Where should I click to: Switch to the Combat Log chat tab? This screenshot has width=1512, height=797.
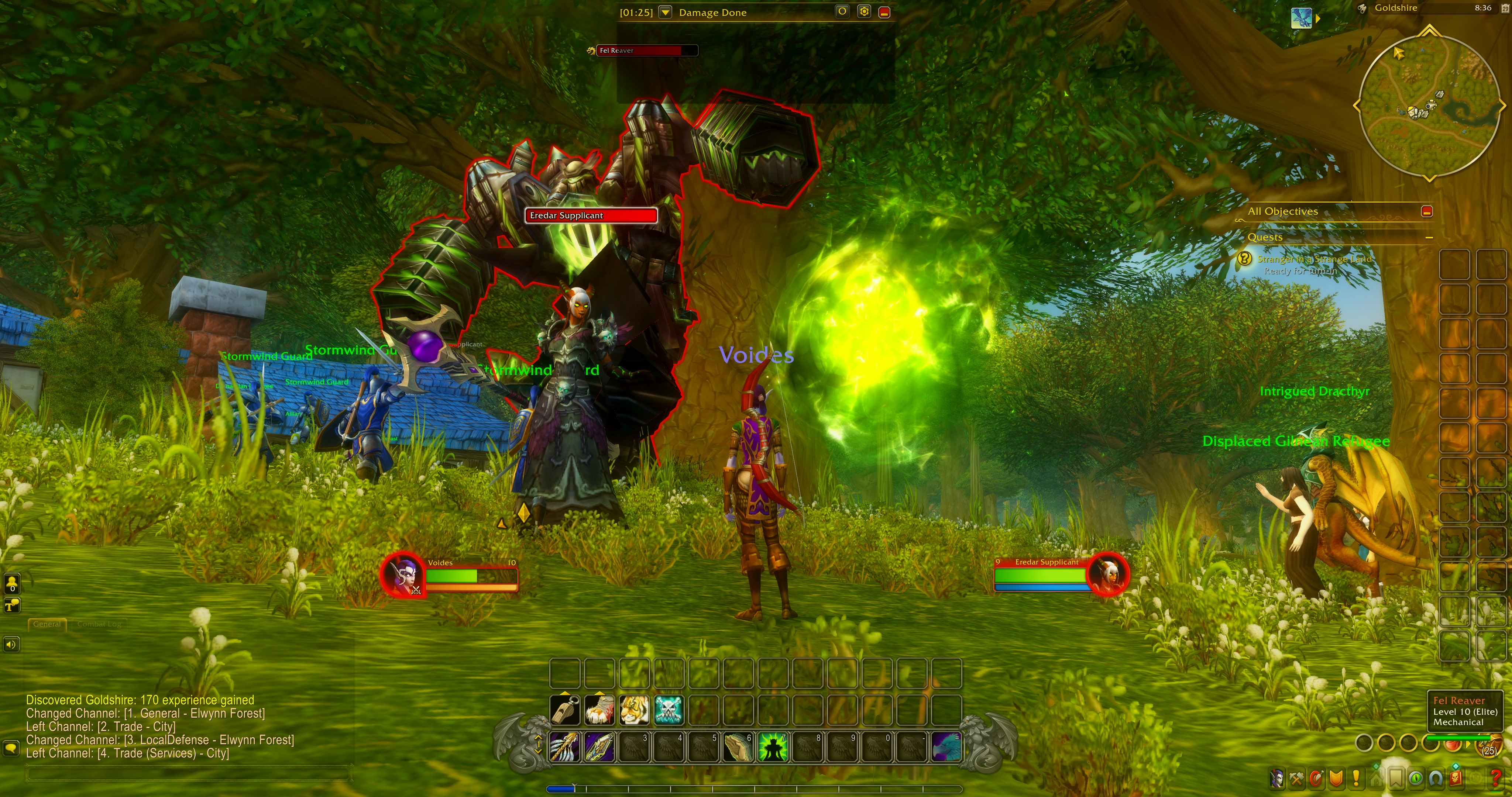[99, 624]
